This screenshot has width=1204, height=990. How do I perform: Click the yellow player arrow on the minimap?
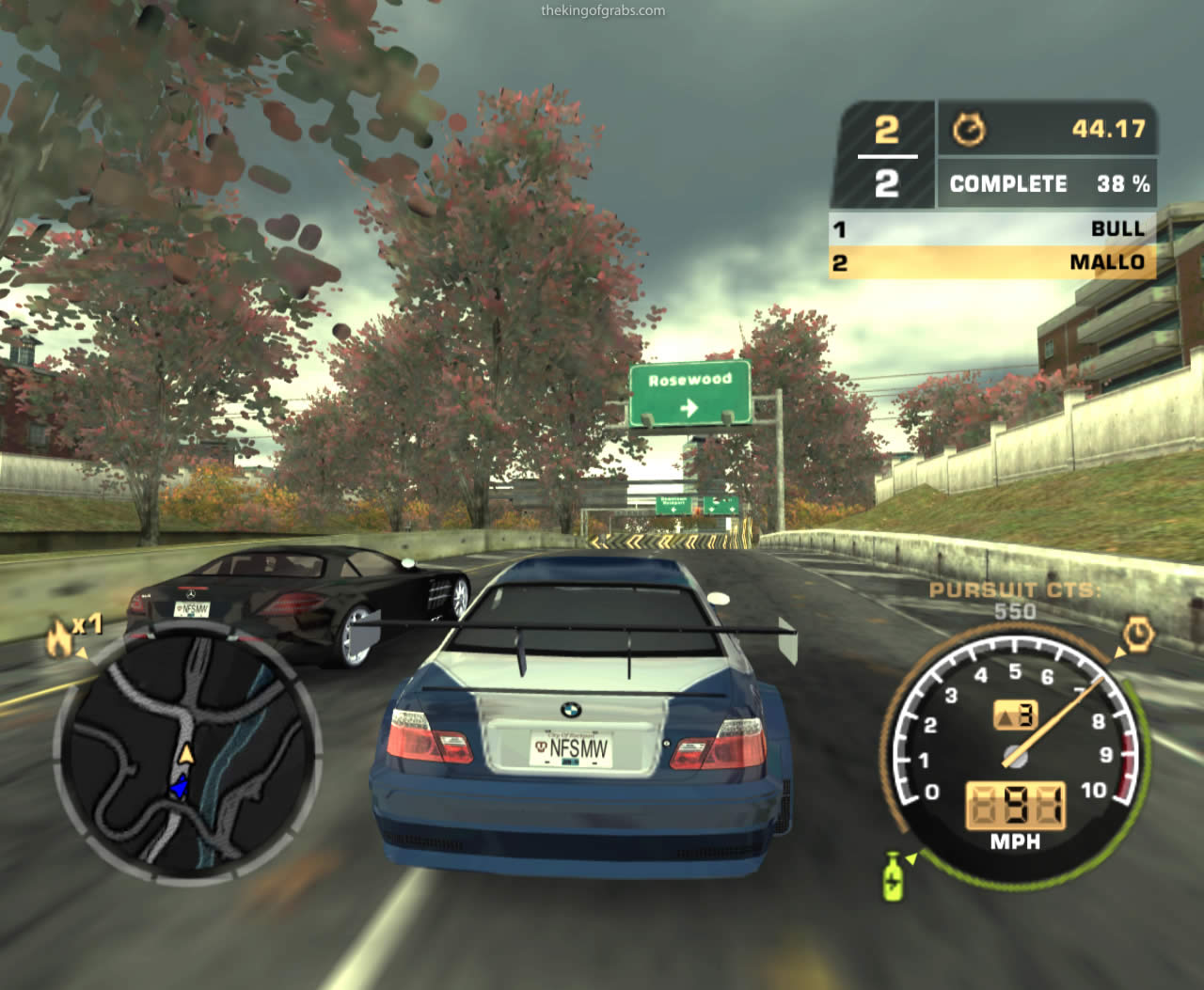[x=186, y=754]
